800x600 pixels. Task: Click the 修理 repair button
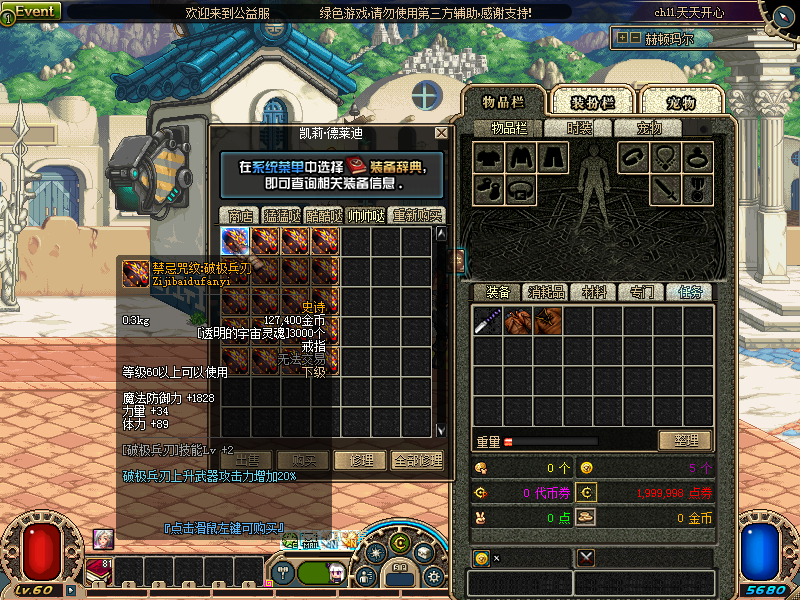360,461
